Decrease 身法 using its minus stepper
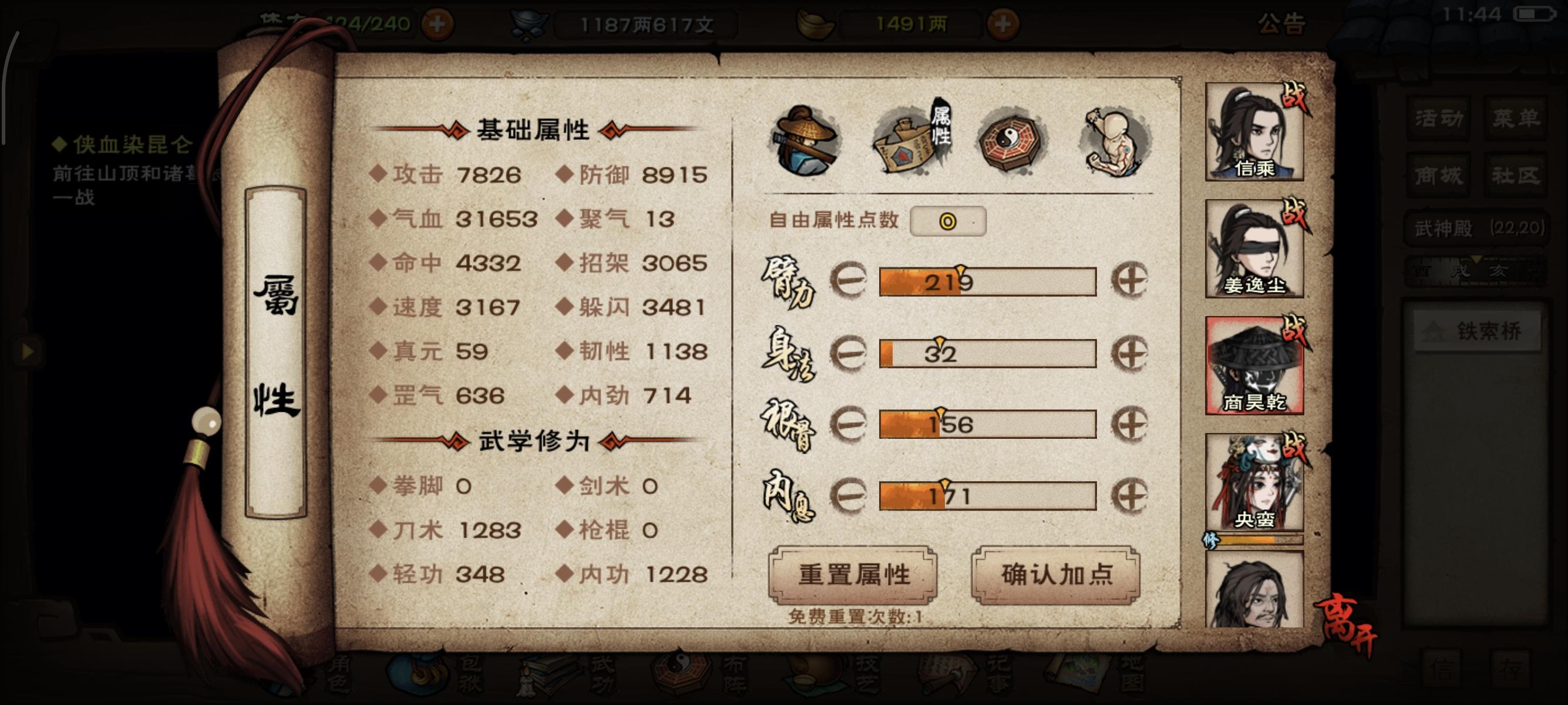This screenshot has height=705, width=1568. point(851,353)
